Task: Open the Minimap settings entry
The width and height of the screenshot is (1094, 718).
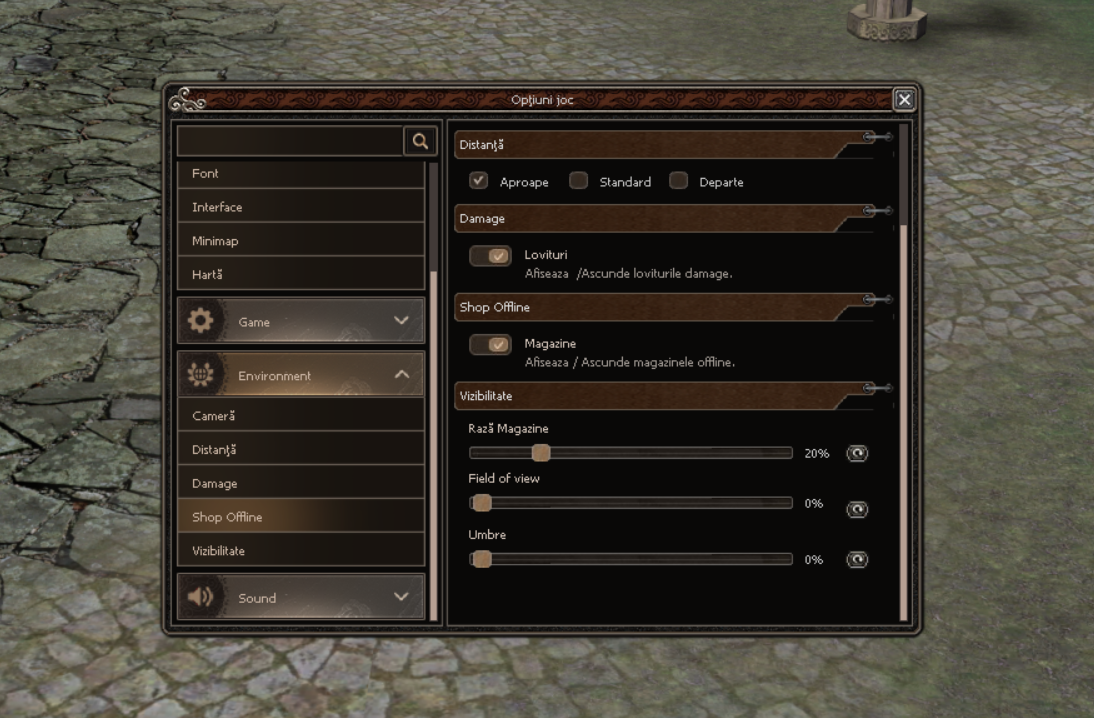Action: coord(300,241)
